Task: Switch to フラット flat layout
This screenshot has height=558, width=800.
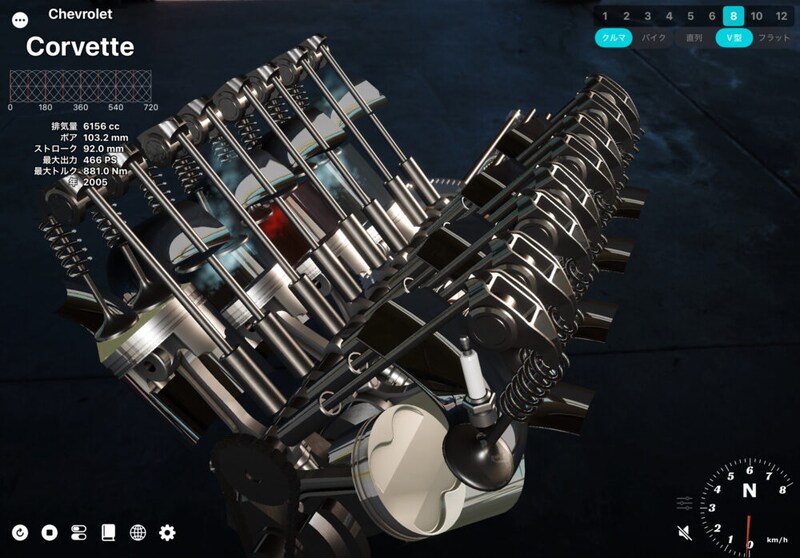Action: click(774, 38)
